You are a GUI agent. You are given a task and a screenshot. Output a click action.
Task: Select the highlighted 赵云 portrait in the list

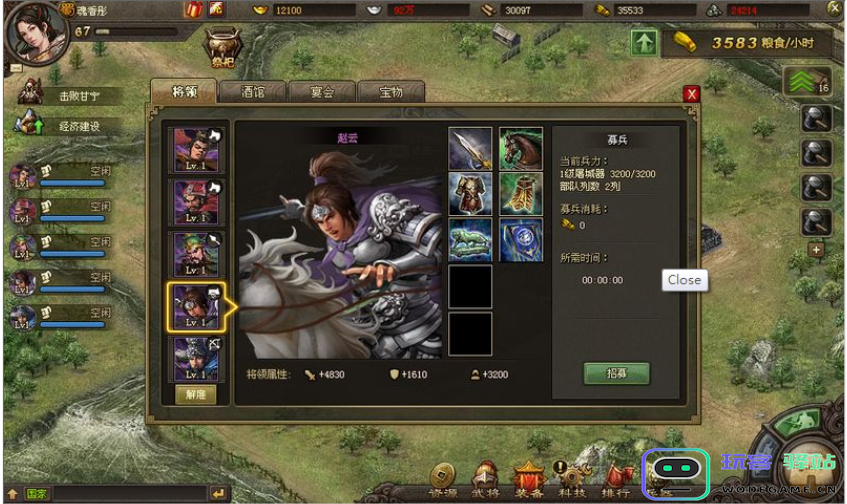tap(196, 307)
